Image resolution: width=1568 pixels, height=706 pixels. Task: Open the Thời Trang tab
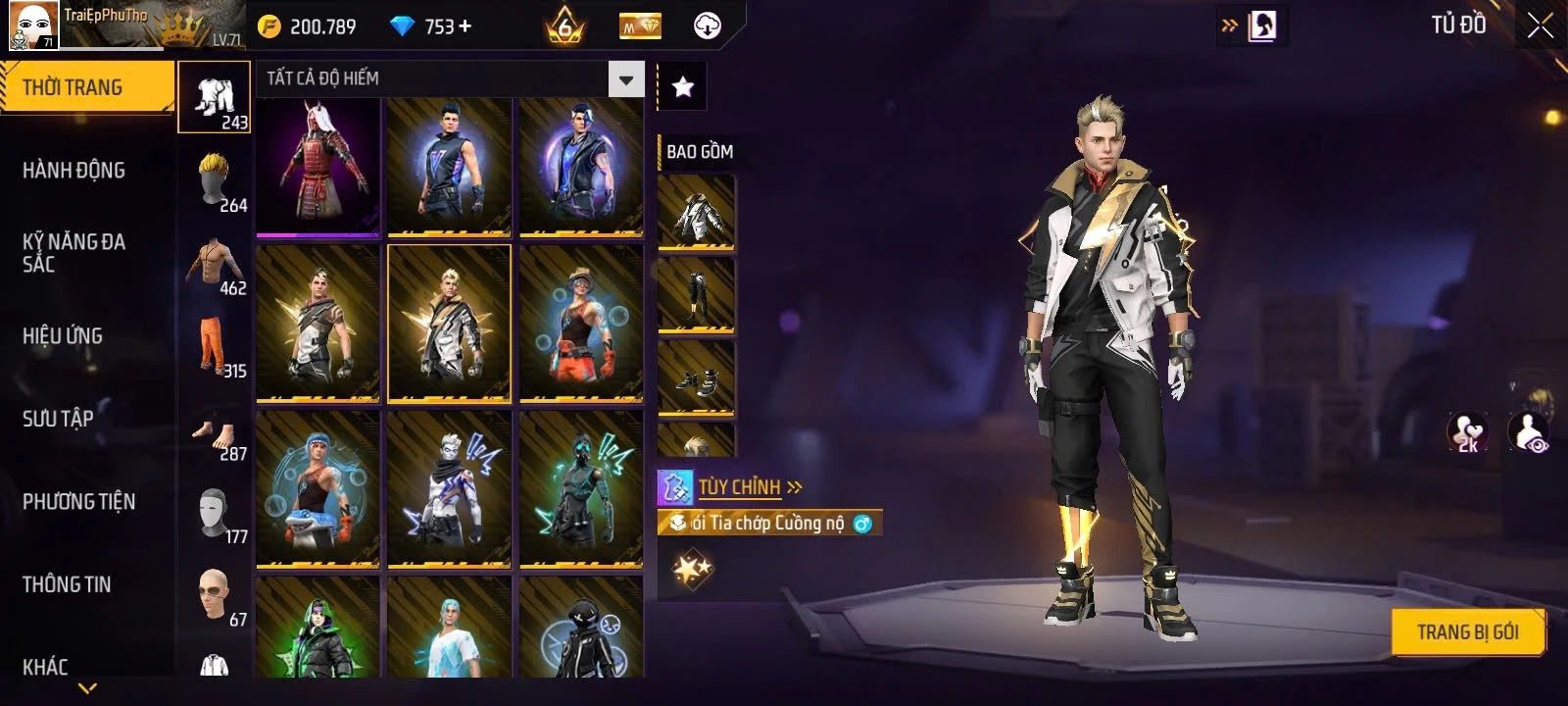[87, 87]
